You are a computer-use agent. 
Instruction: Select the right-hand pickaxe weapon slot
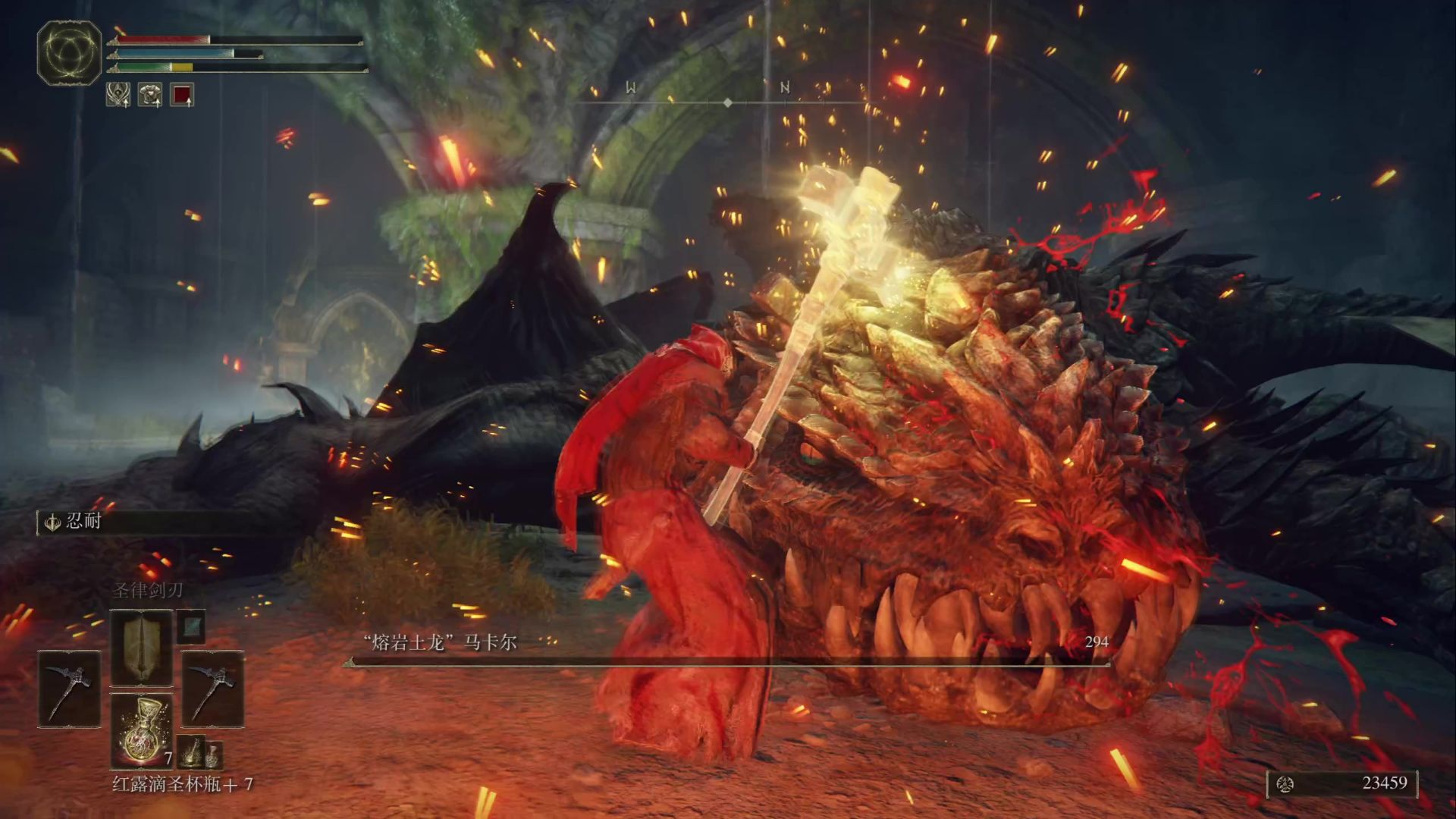click(212, 689)
